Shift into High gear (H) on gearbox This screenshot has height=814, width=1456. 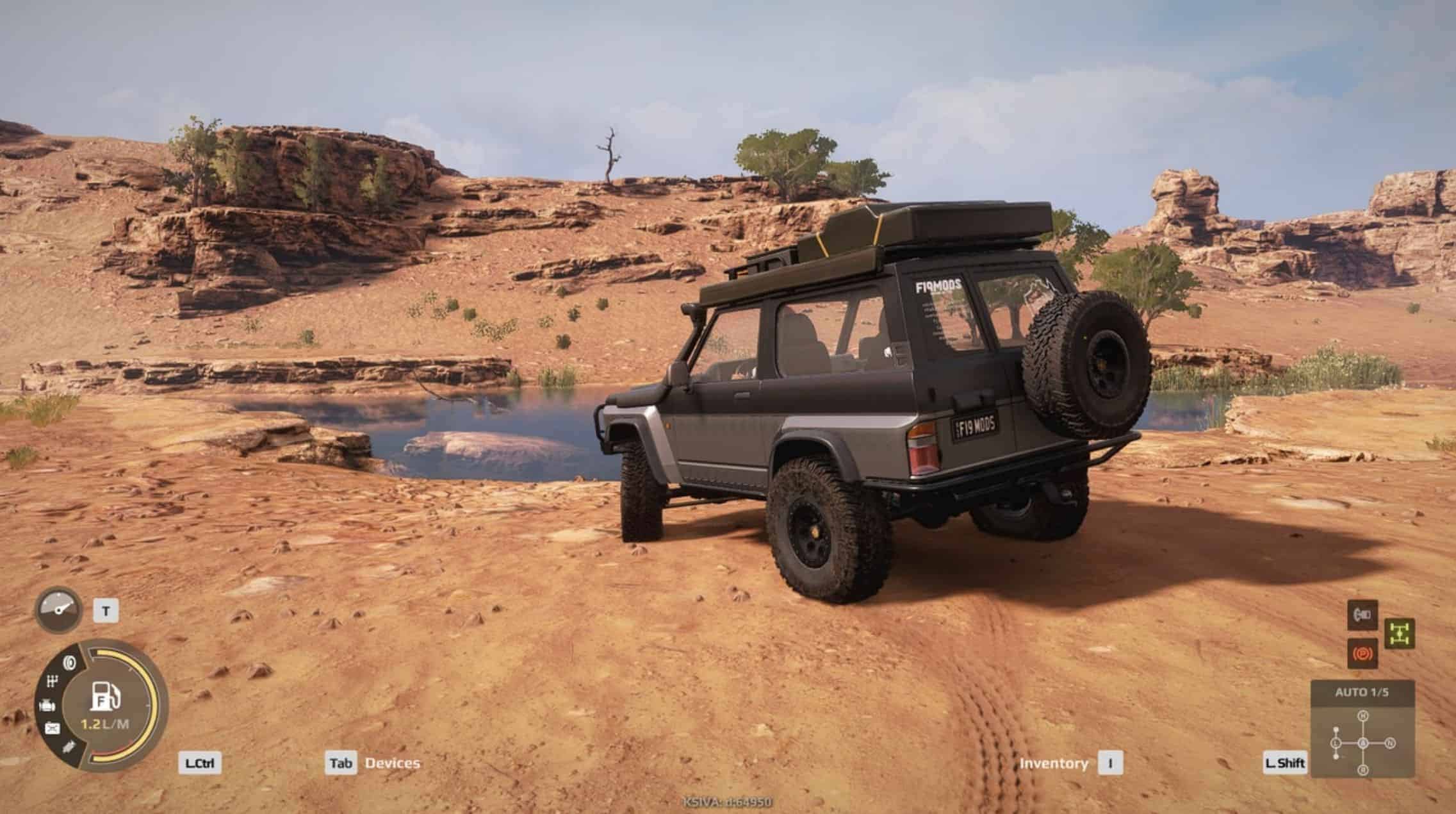pos(1362,715)
